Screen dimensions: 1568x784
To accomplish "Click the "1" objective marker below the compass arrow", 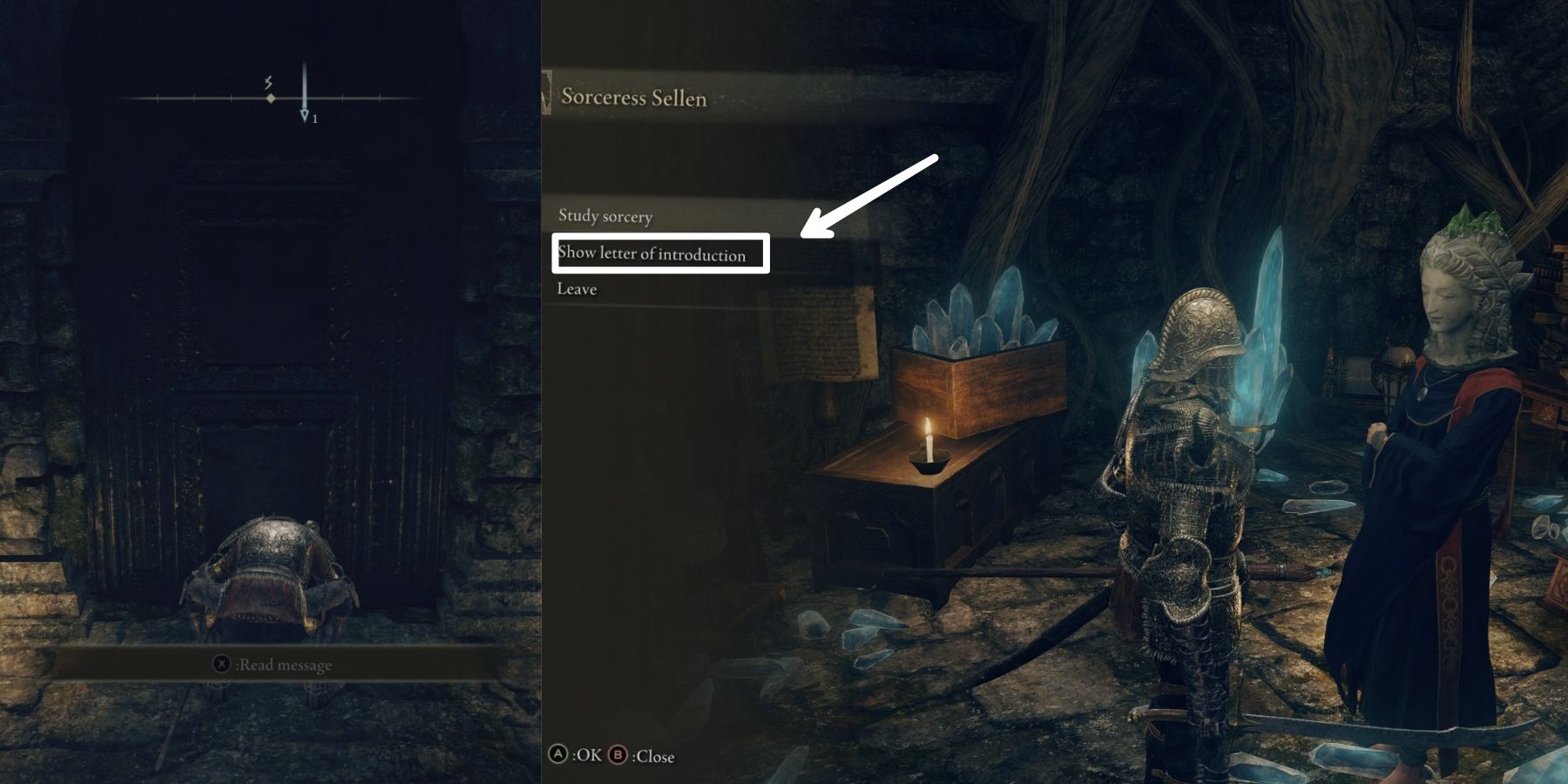I will tap(315, 118).
